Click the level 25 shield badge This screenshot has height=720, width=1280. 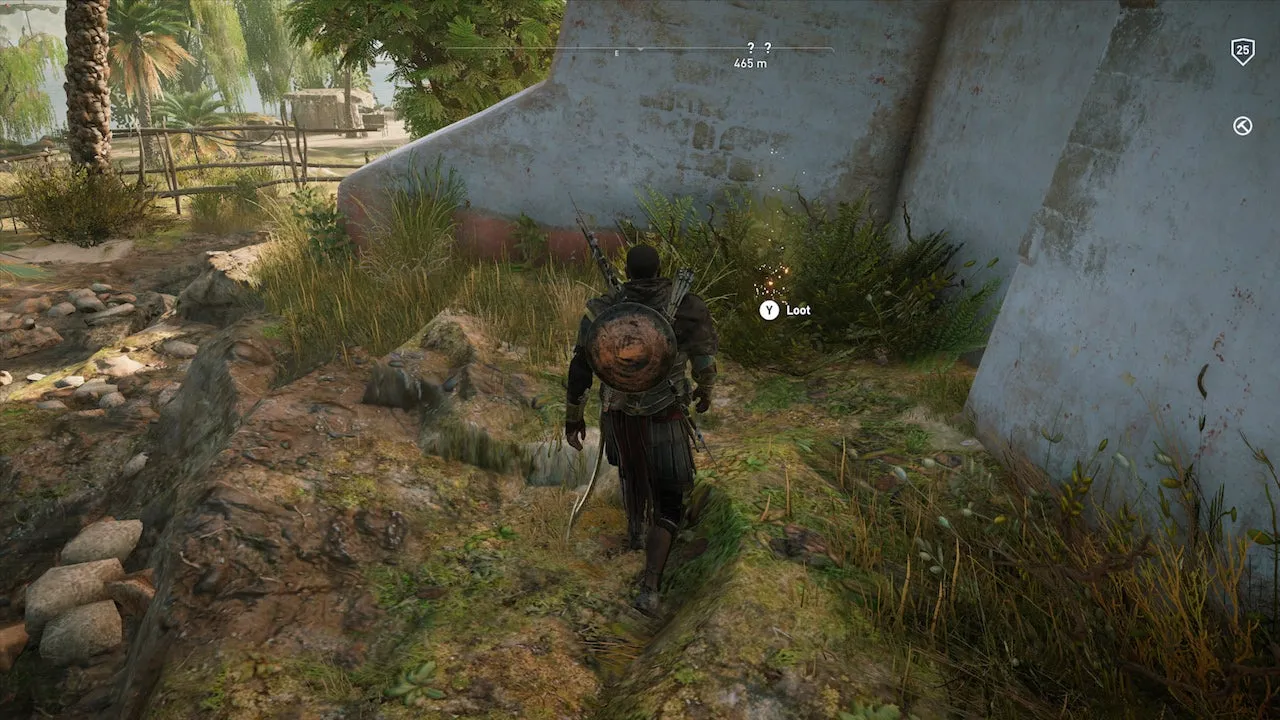1242,51
